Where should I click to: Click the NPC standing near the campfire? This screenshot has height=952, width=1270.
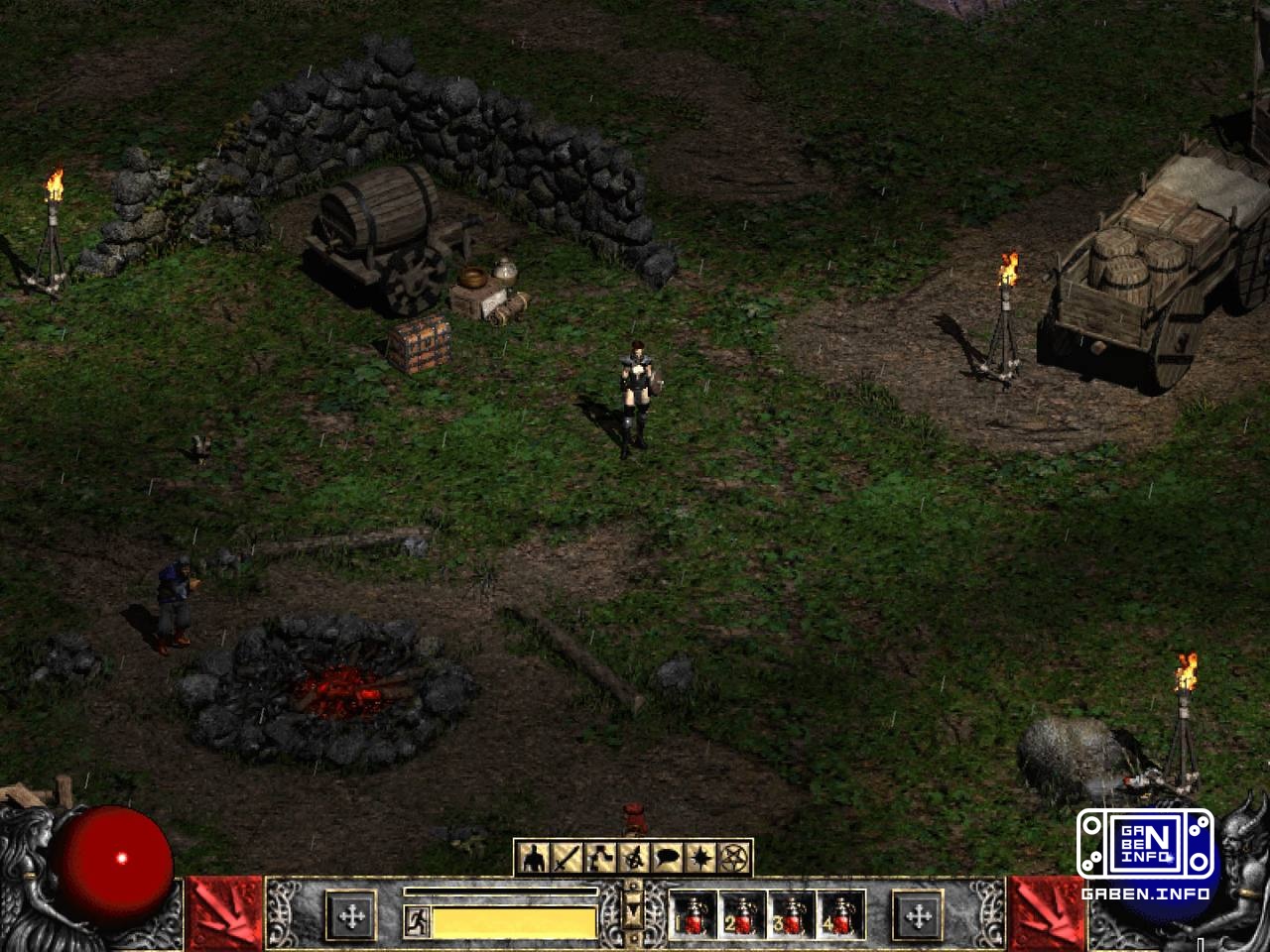point(175,595)
